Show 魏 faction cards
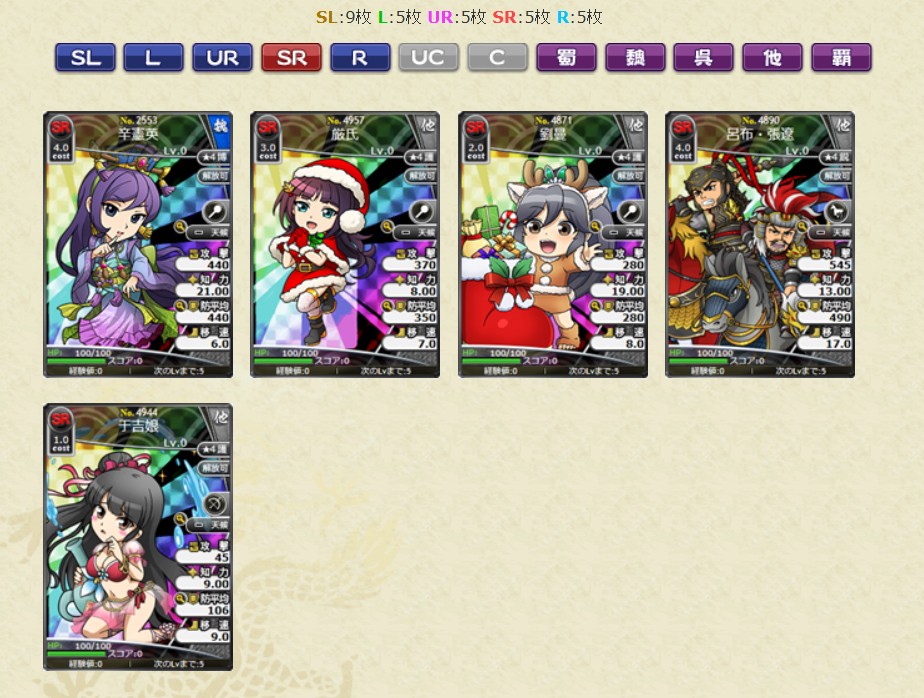This screenshot has width=924, height=698. [x=635, y=58]
